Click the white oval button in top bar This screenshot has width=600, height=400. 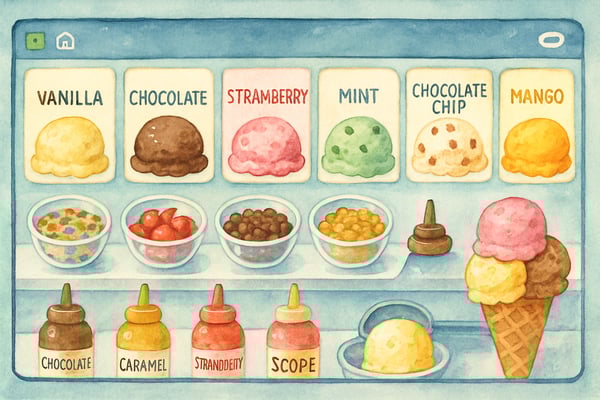click(551, 41)
